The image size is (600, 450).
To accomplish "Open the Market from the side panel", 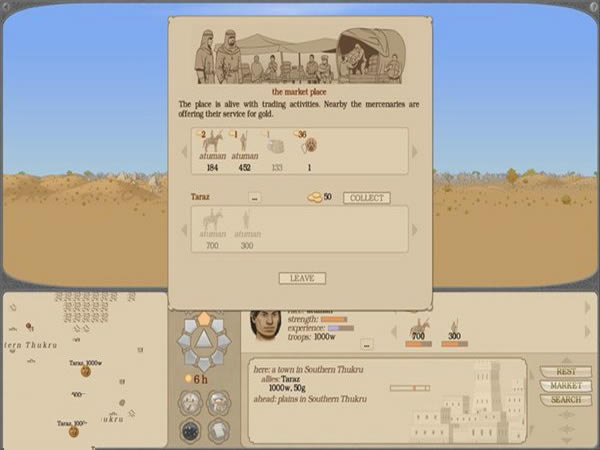I will coord(565,386).
